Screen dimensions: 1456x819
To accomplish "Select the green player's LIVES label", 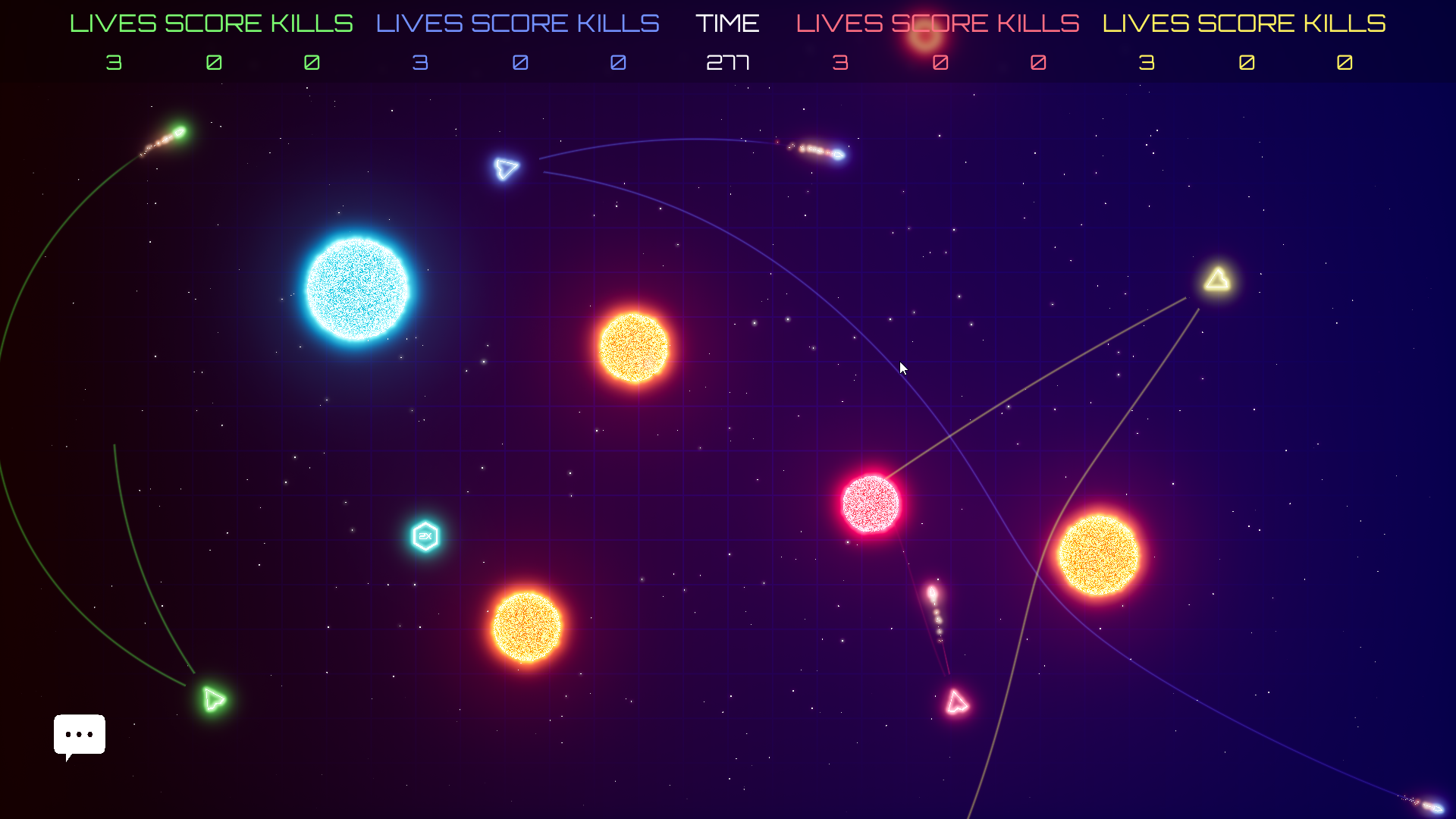I will tap(113, 23).
